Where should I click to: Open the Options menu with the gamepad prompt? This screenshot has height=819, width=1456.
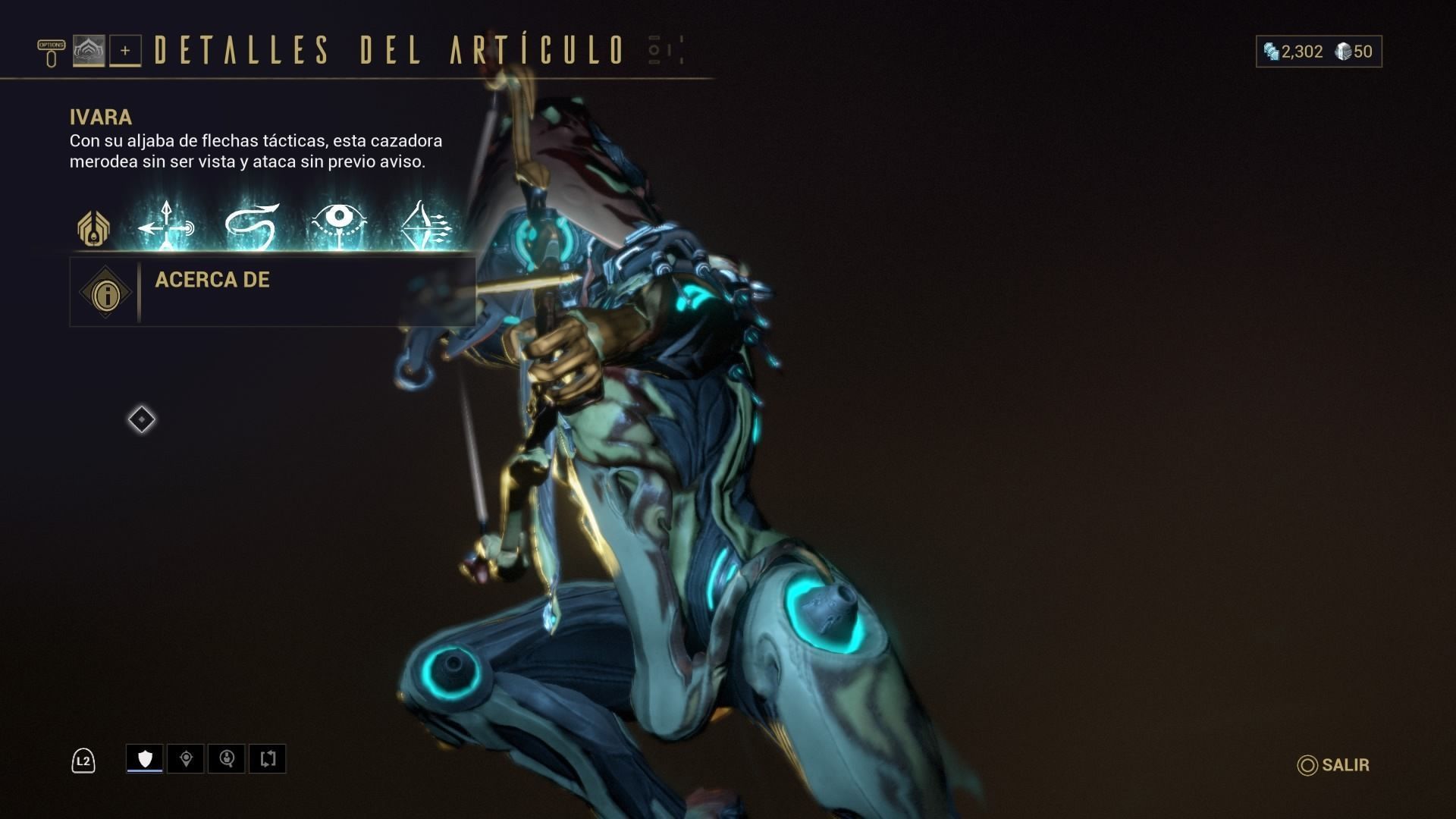(x=50, y=52)
